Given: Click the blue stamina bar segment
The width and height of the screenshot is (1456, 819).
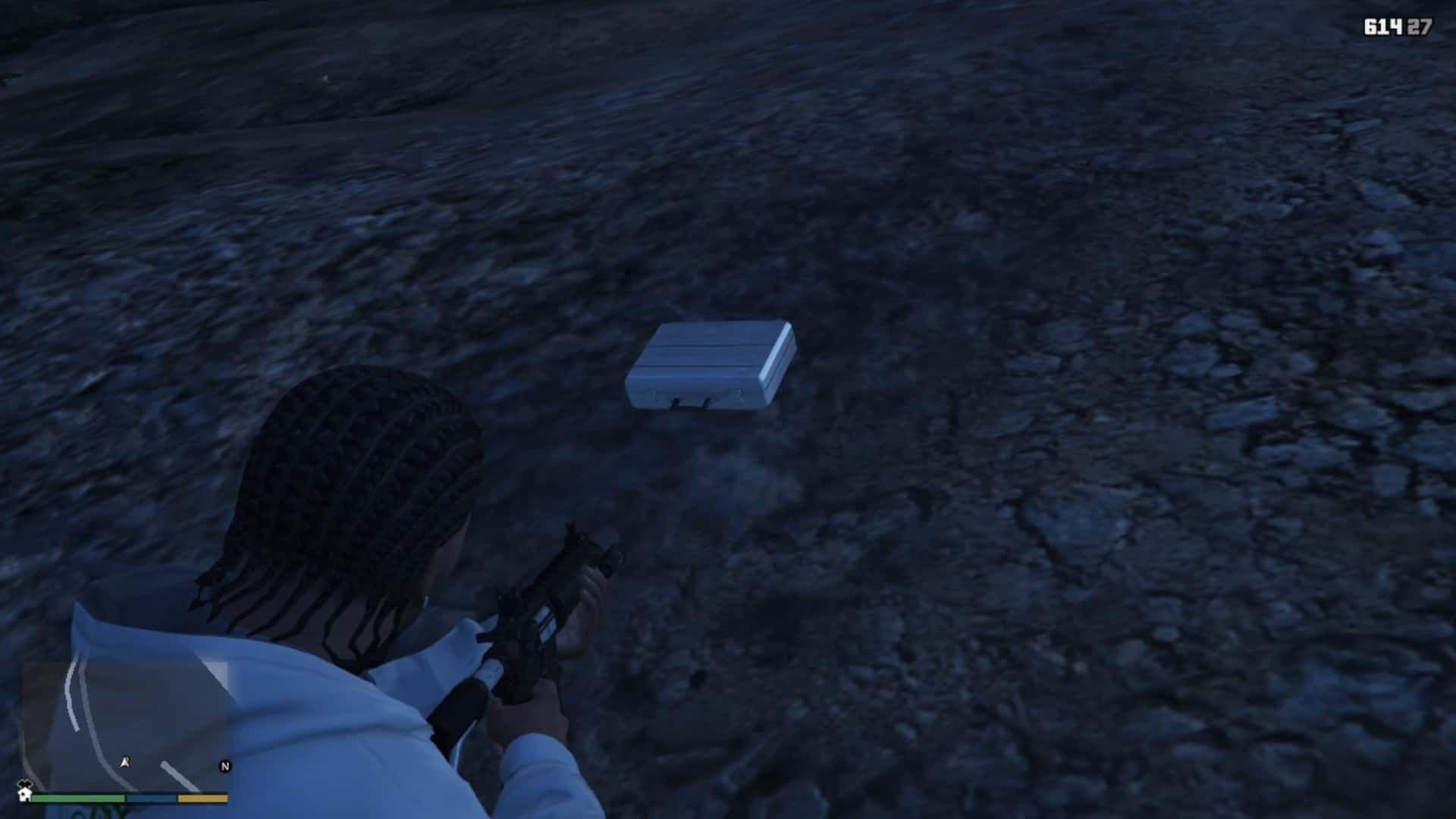Looking at the screenshot, I should [x=150, y=799].
